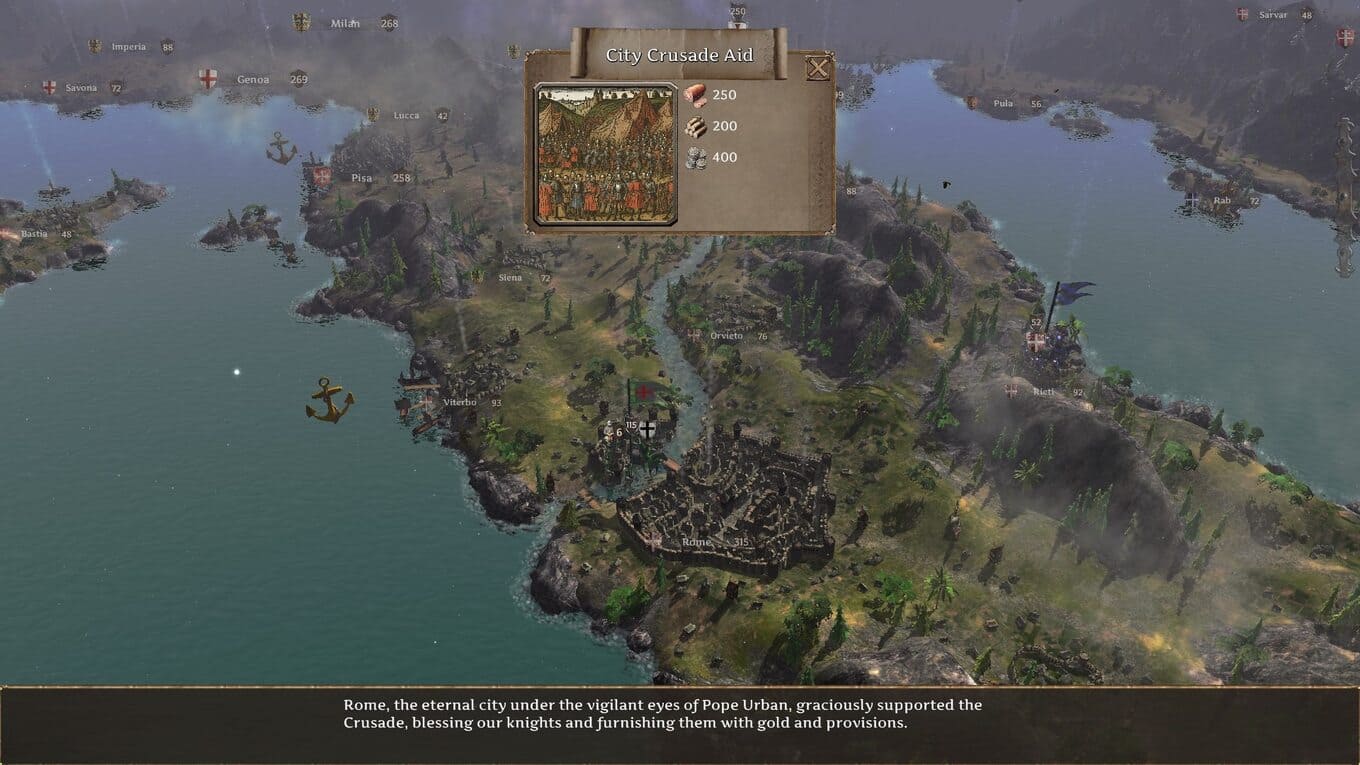Choose the Rab city label

[x=1222, y=201]
